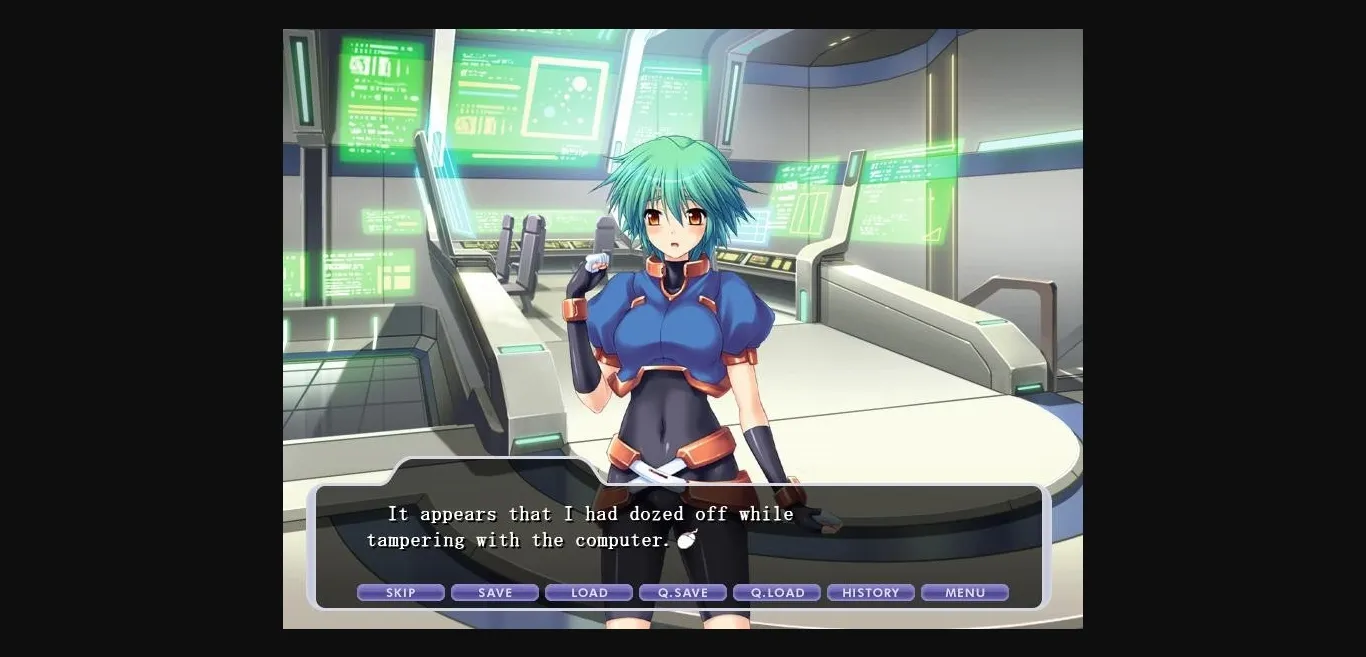The image size is (1366, 657).
Task: Show the dialogue HISTORY log
Action: pos(870,593)
